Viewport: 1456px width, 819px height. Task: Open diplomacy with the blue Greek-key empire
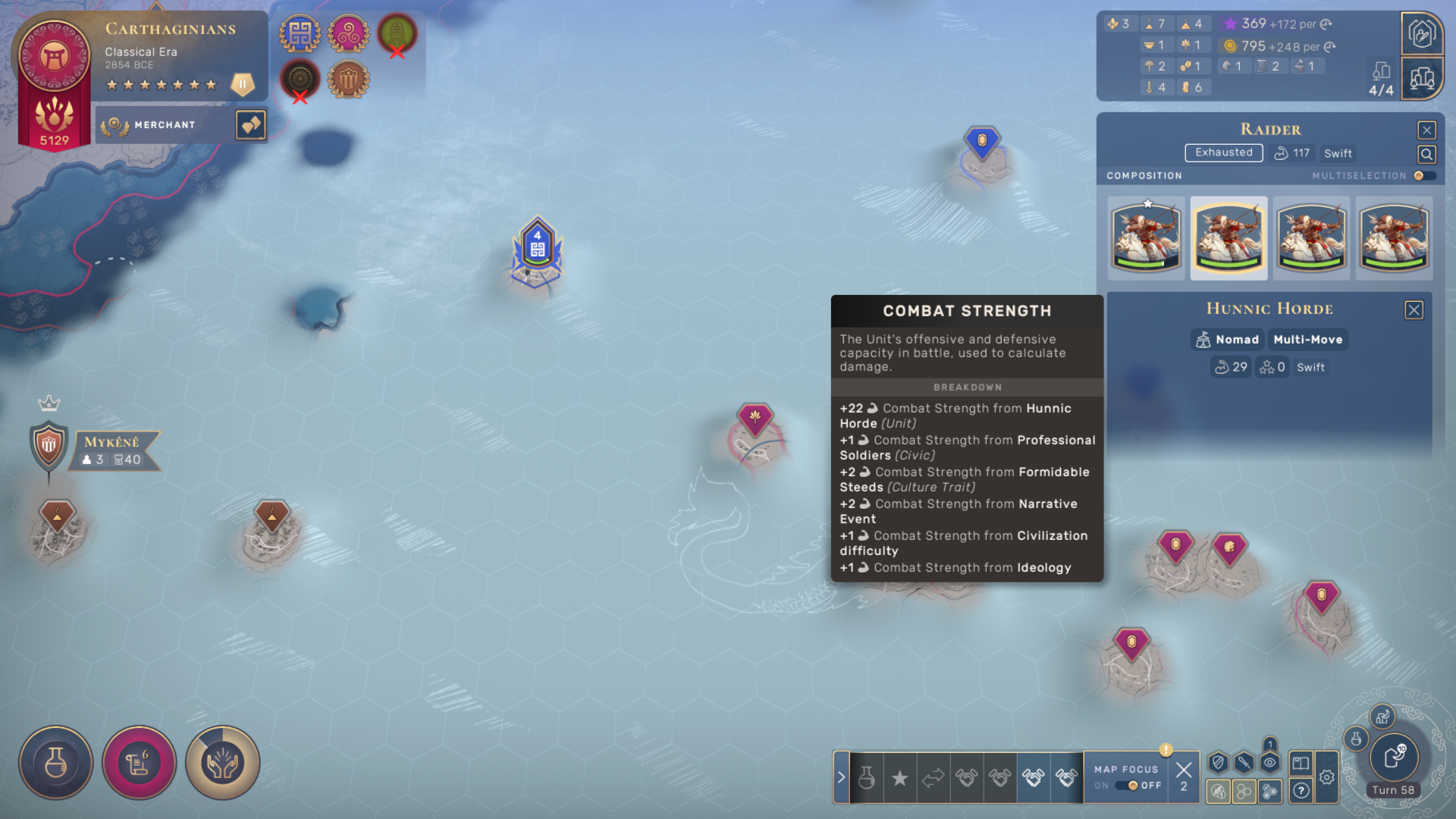pyautogui.click(x=300, y=34)
